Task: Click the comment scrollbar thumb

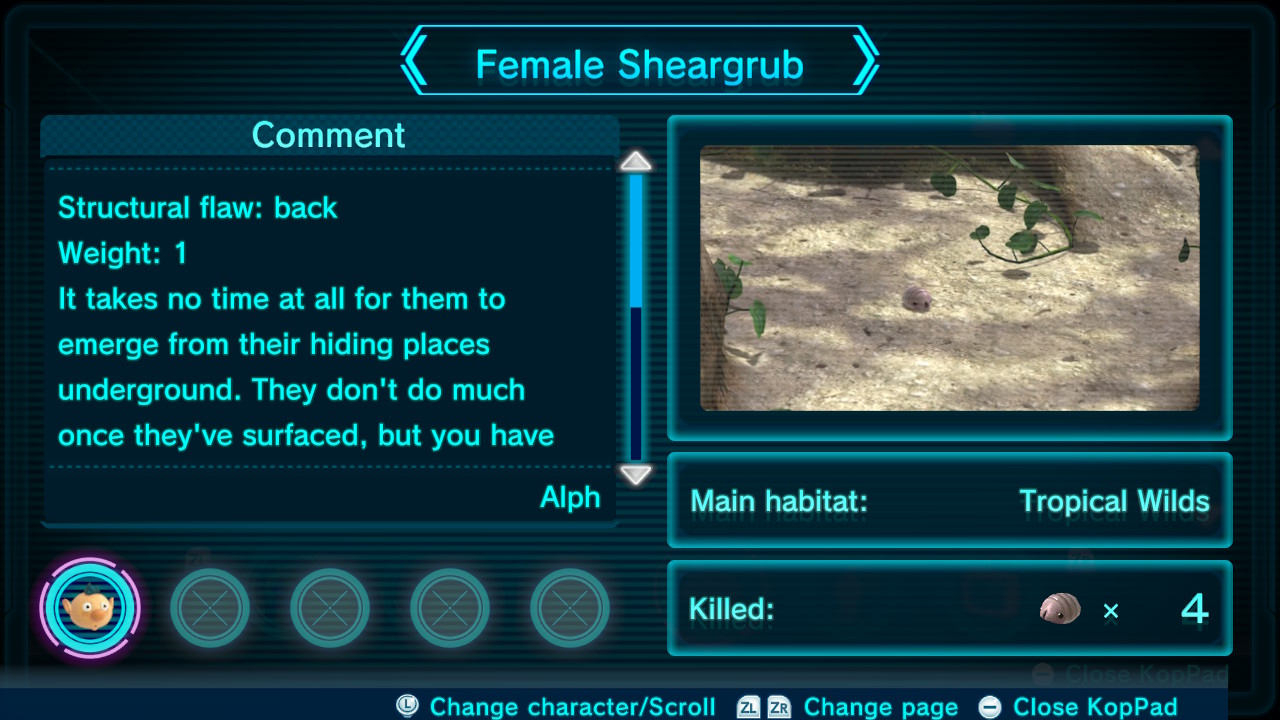Action: (636, 241)
